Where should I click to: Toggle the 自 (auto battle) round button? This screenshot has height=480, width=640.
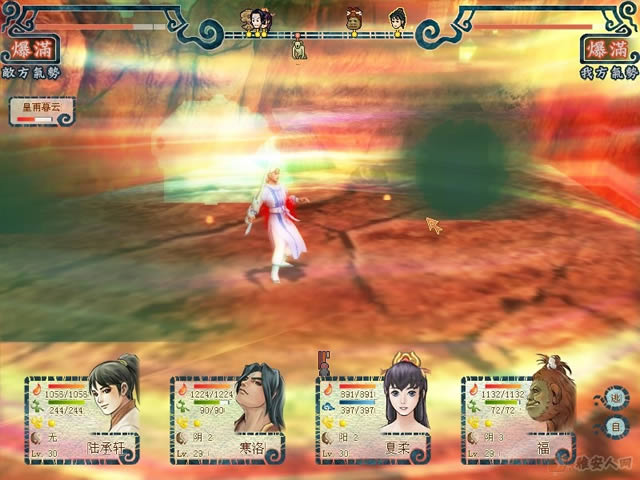616,426
